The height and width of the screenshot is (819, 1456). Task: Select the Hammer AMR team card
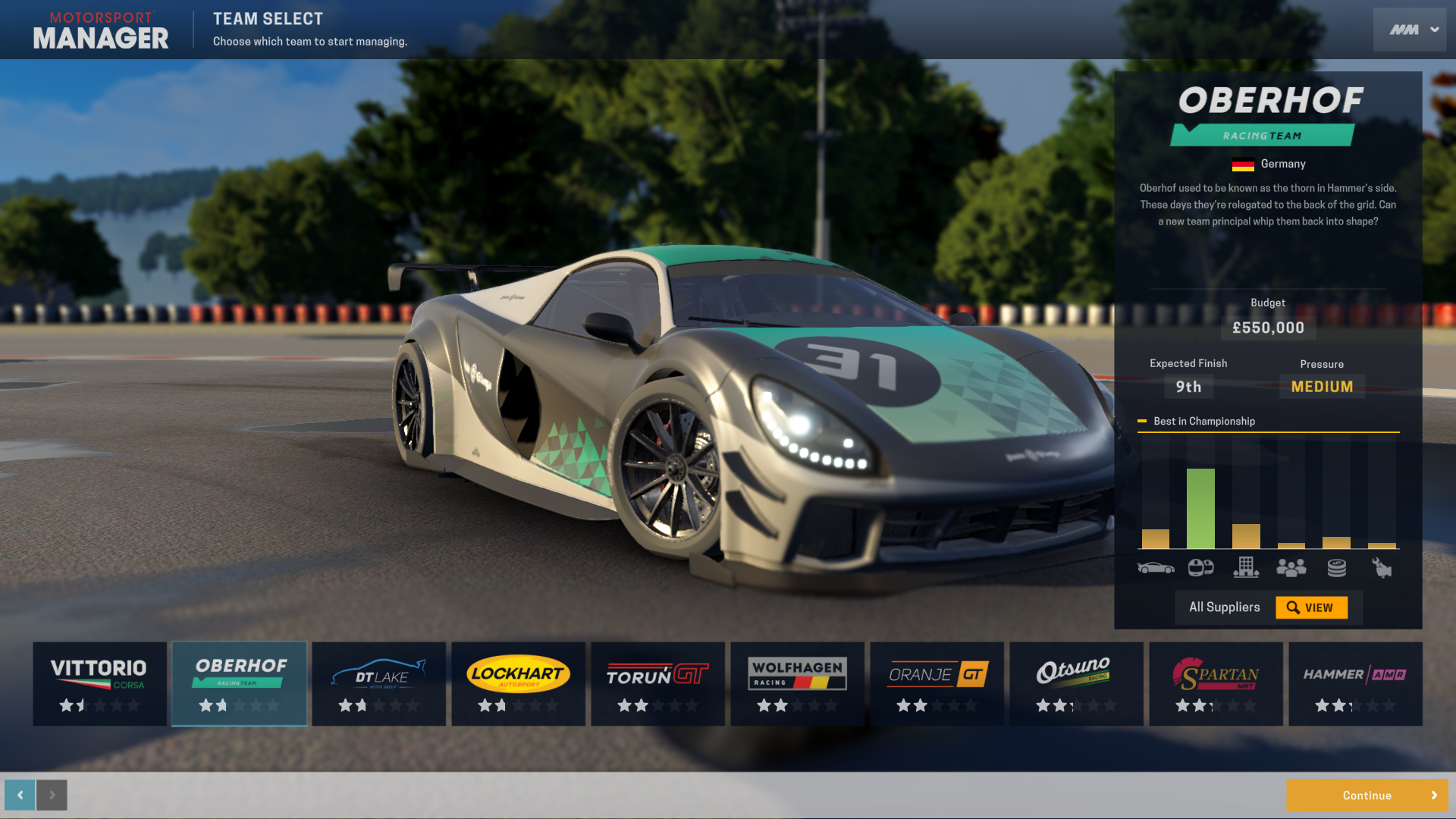click(1355, 683)
